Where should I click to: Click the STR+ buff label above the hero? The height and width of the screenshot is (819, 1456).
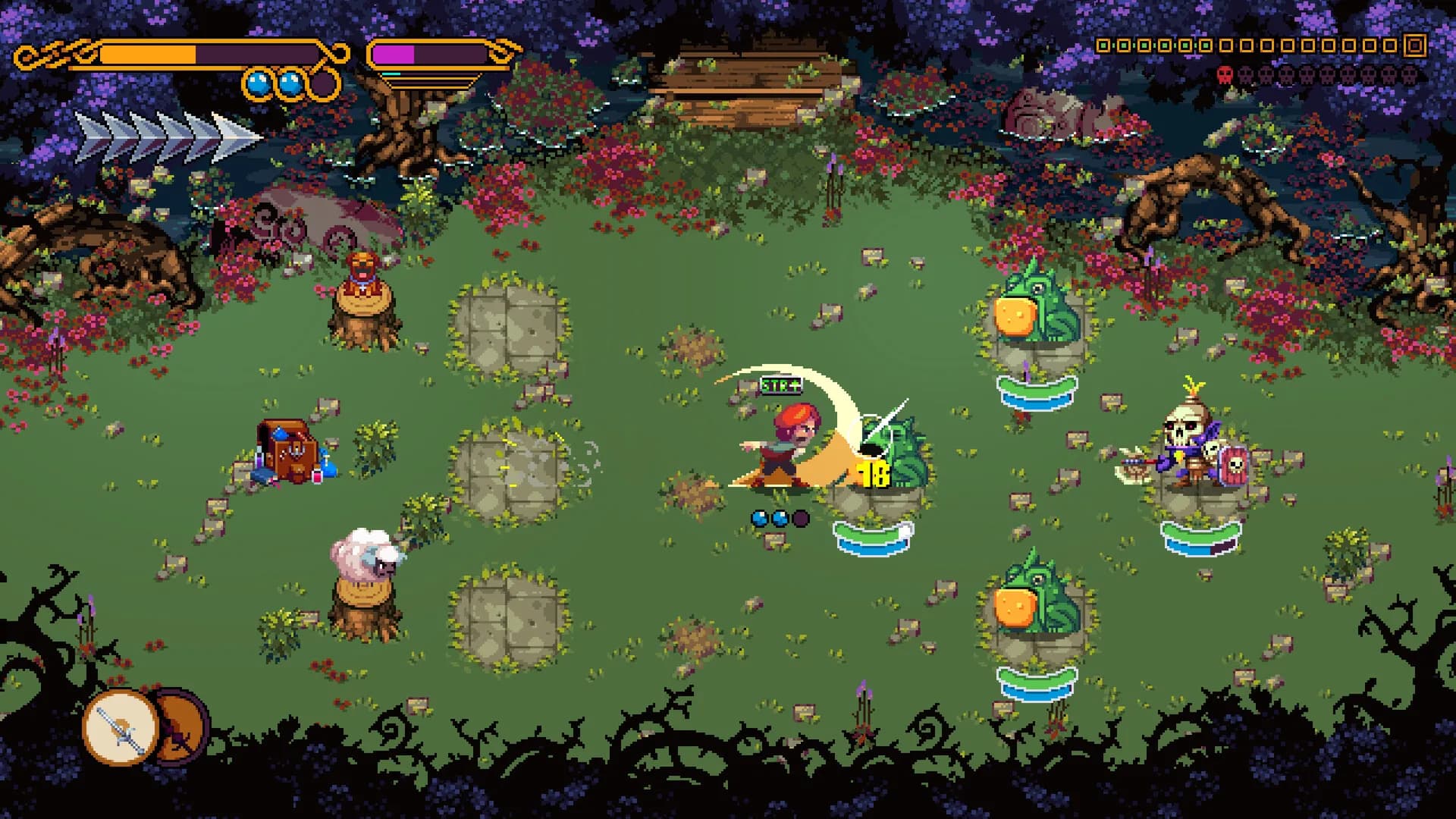pos(781,387)
